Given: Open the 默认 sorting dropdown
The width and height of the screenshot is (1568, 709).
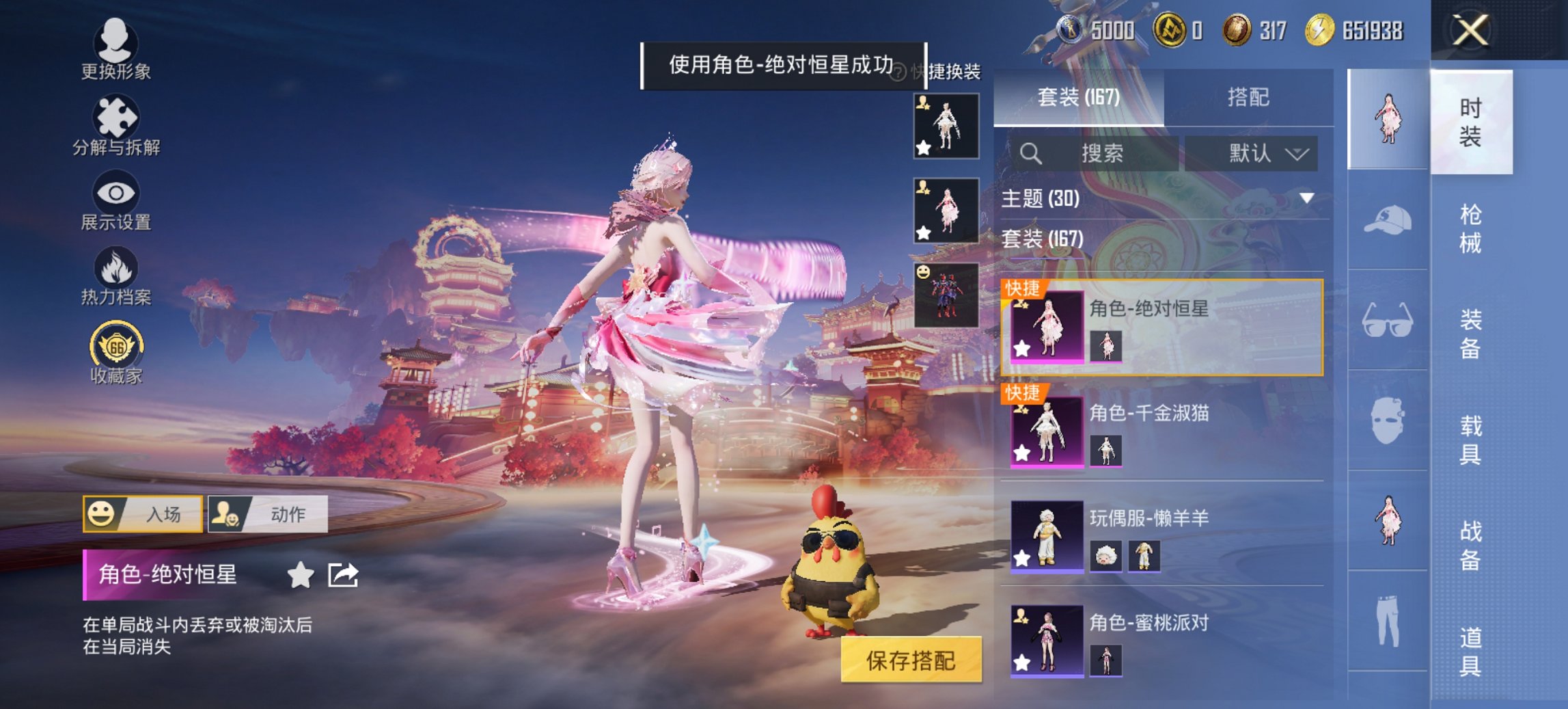Looking at the screenshot, I should pyautogui.click(x=1252, y=153).
